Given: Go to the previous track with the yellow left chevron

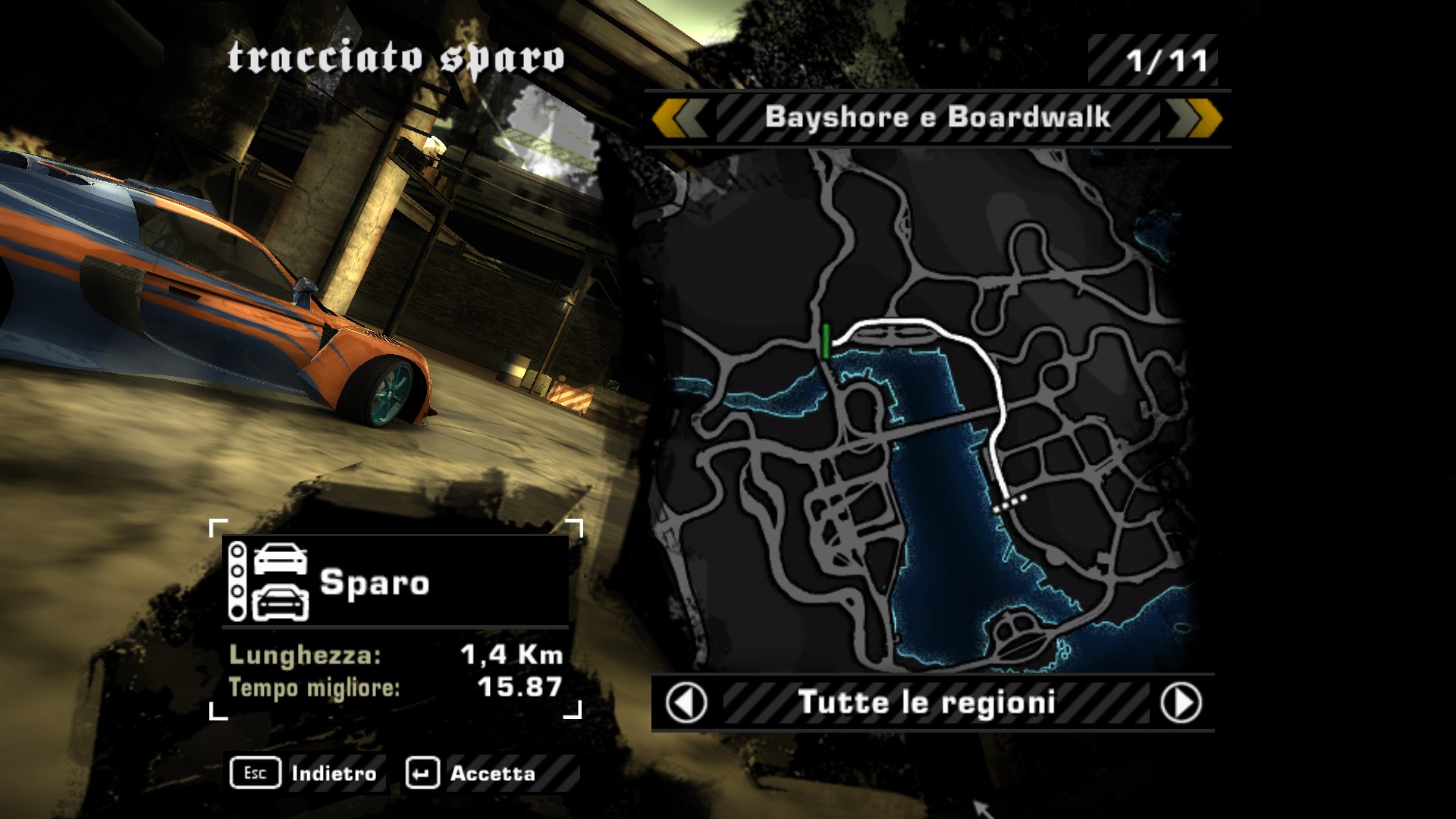Looking at the screenshot, I should [x=679, y=118].
